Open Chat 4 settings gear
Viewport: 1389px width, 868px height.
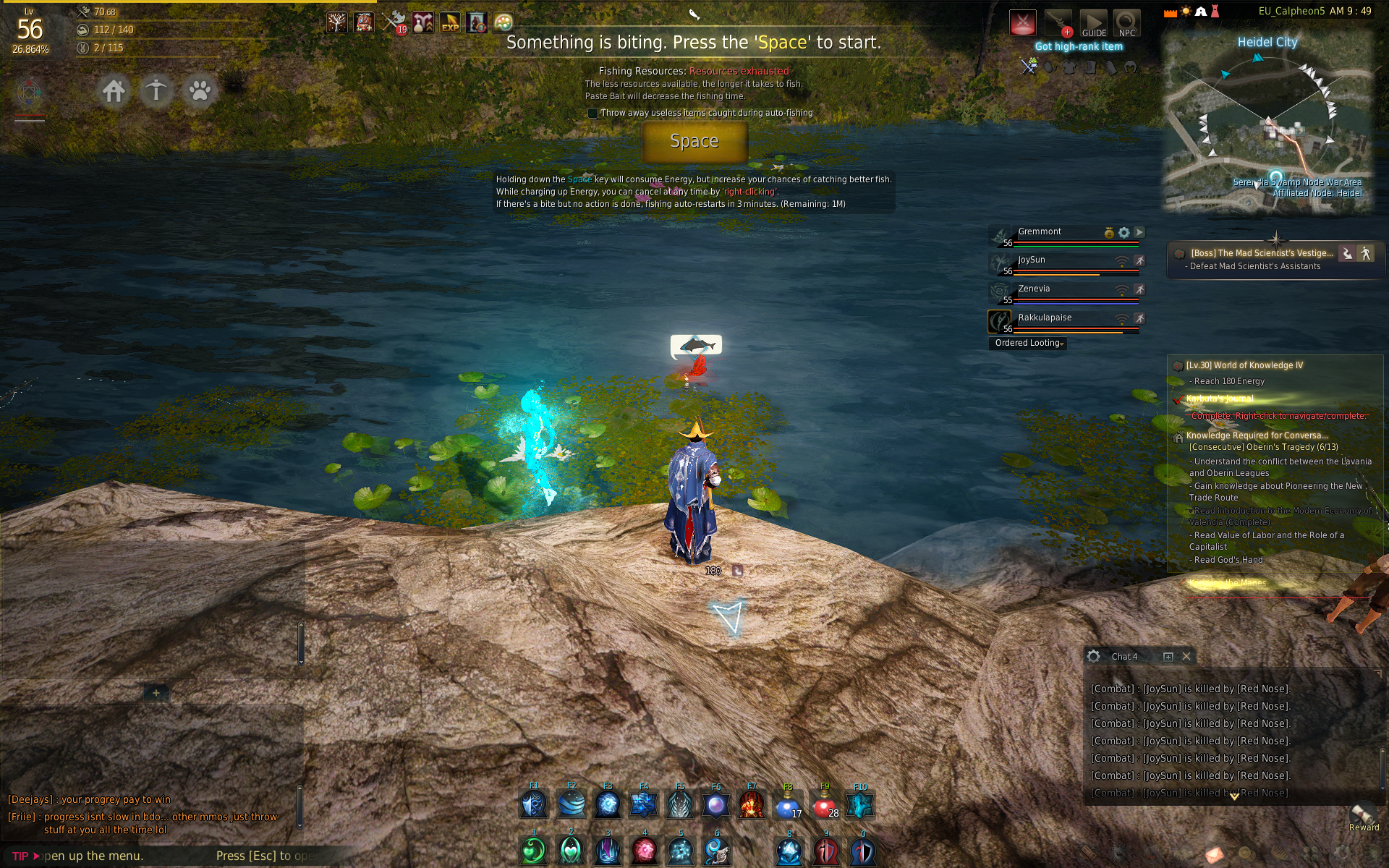(x=1094, y=657)
